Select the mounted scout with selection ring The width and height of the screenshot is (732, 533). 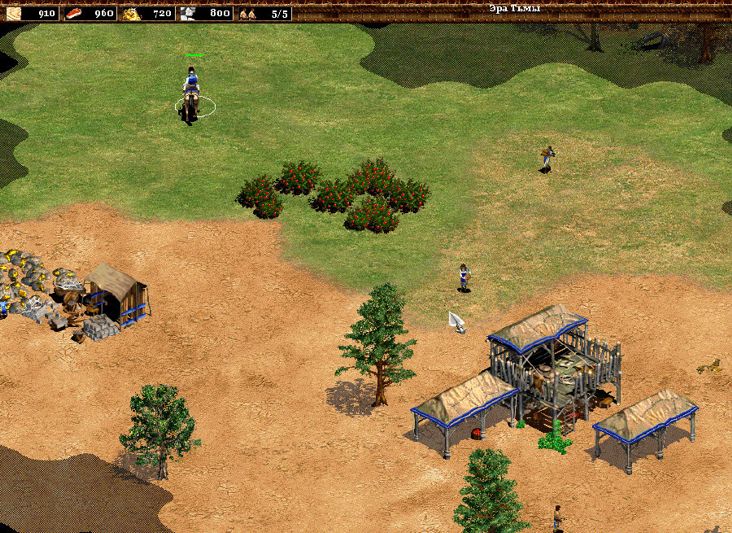pyautogui.click(x=190, y=95)
